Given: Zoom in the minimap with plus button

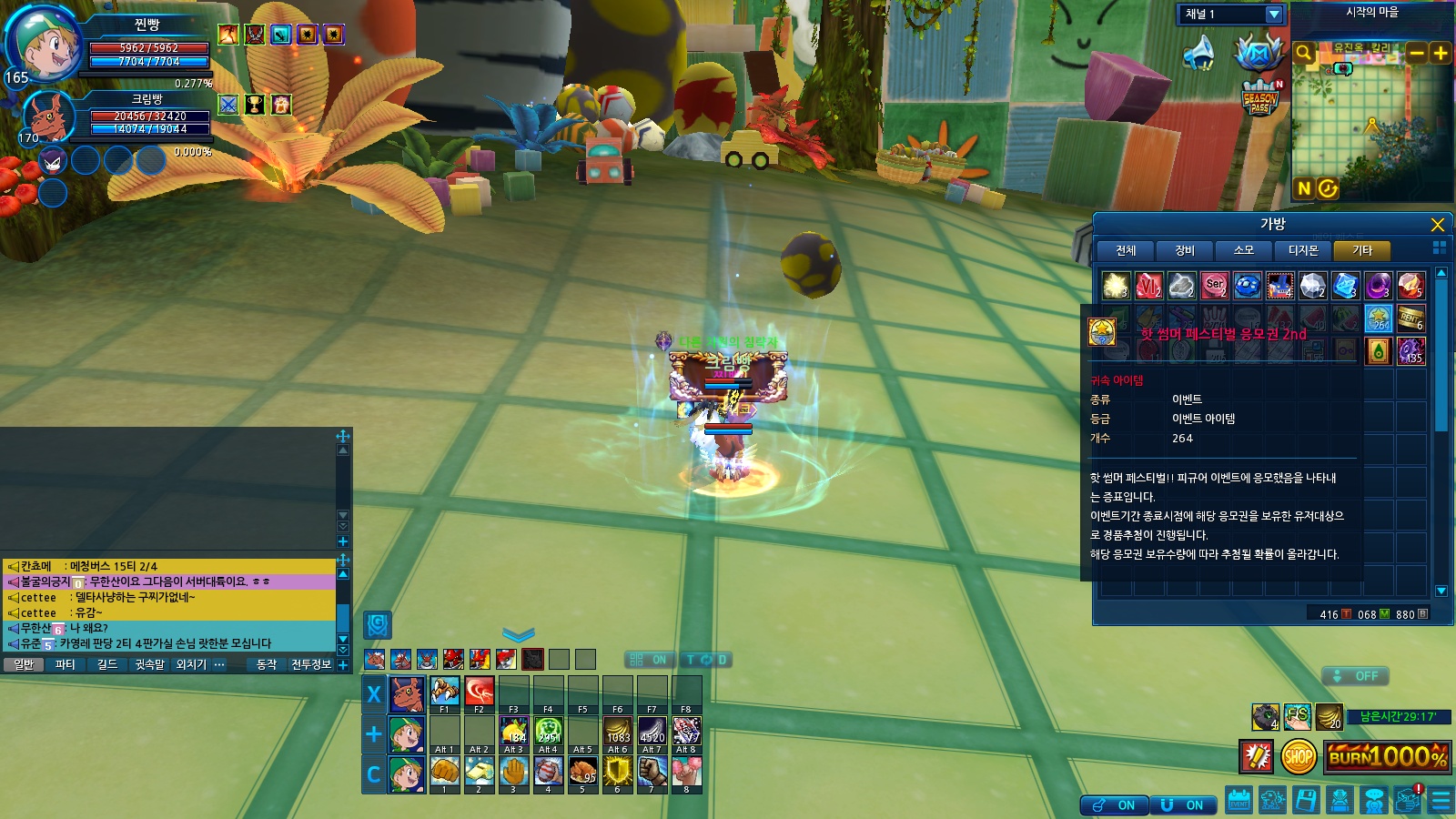Looking at the screenshot, I should (x=1441, y=53).
